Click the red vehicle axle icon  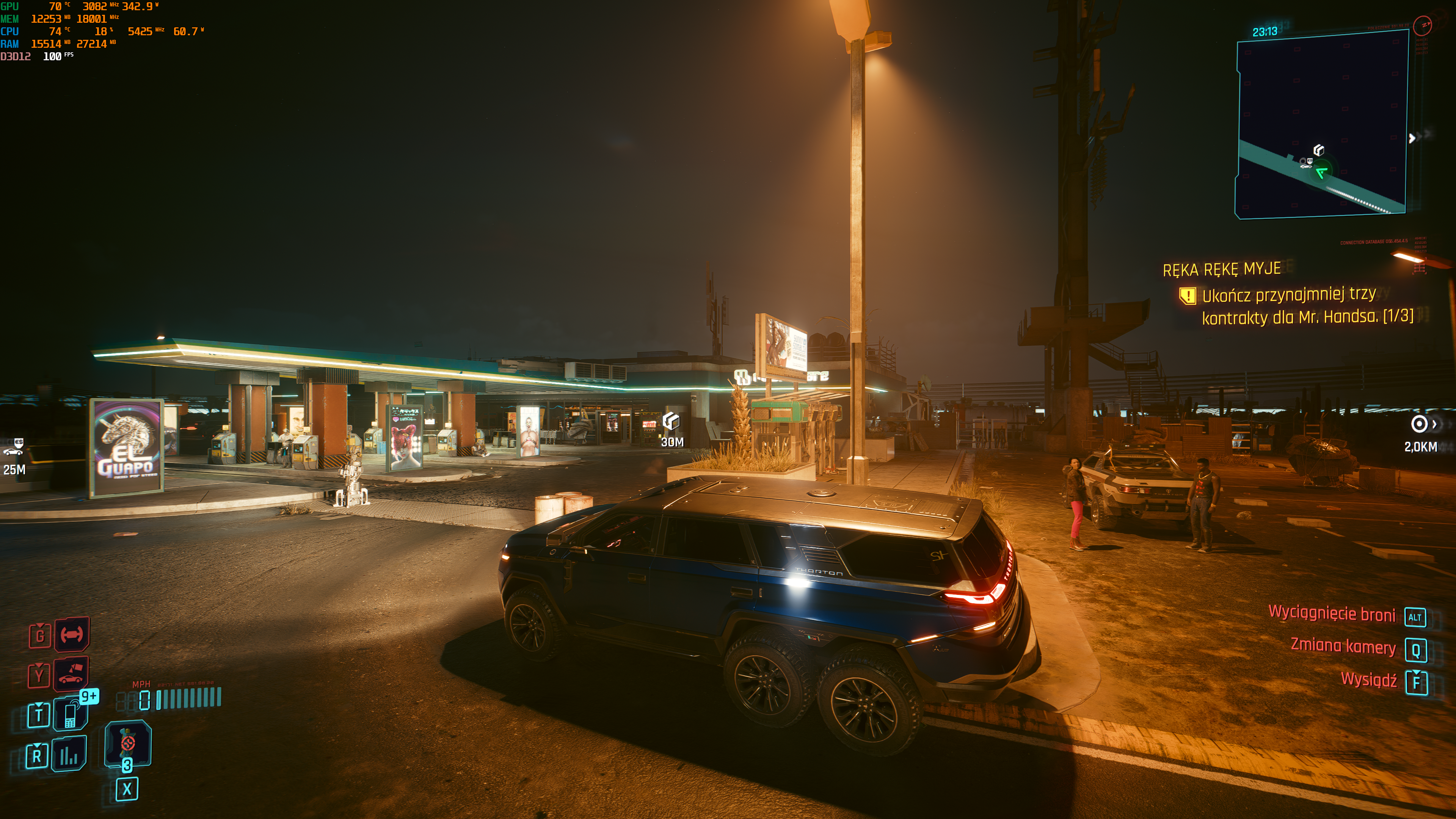(x=71, y=634)
